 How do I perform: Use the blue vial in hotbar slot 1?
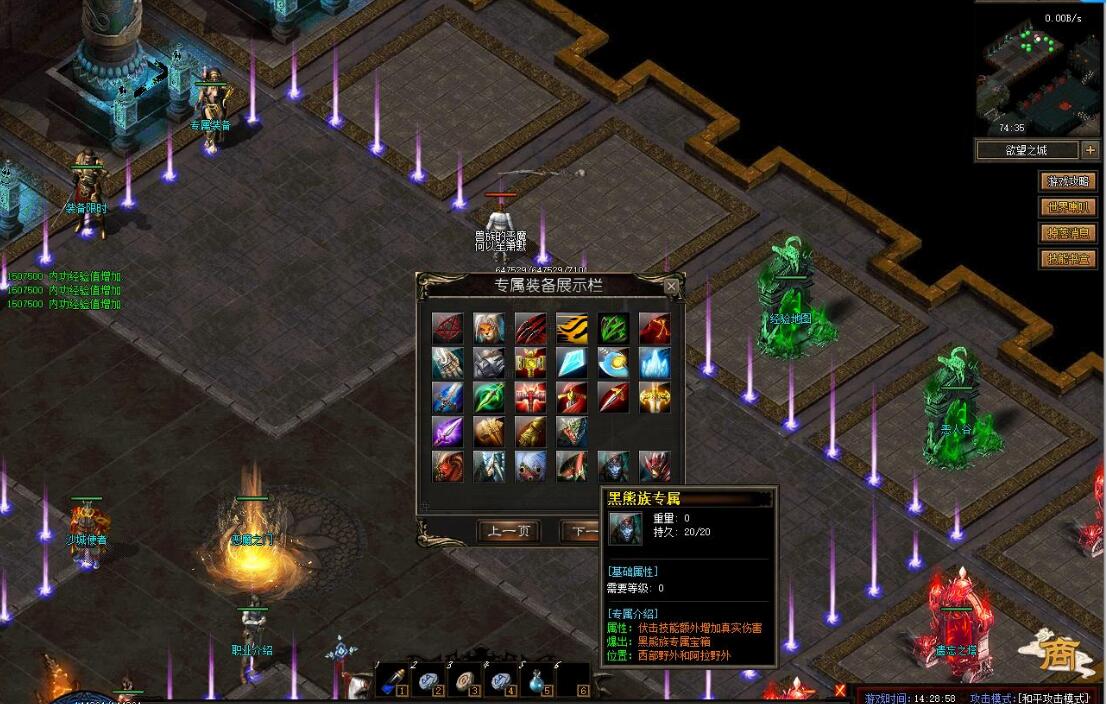pos(392,682)
